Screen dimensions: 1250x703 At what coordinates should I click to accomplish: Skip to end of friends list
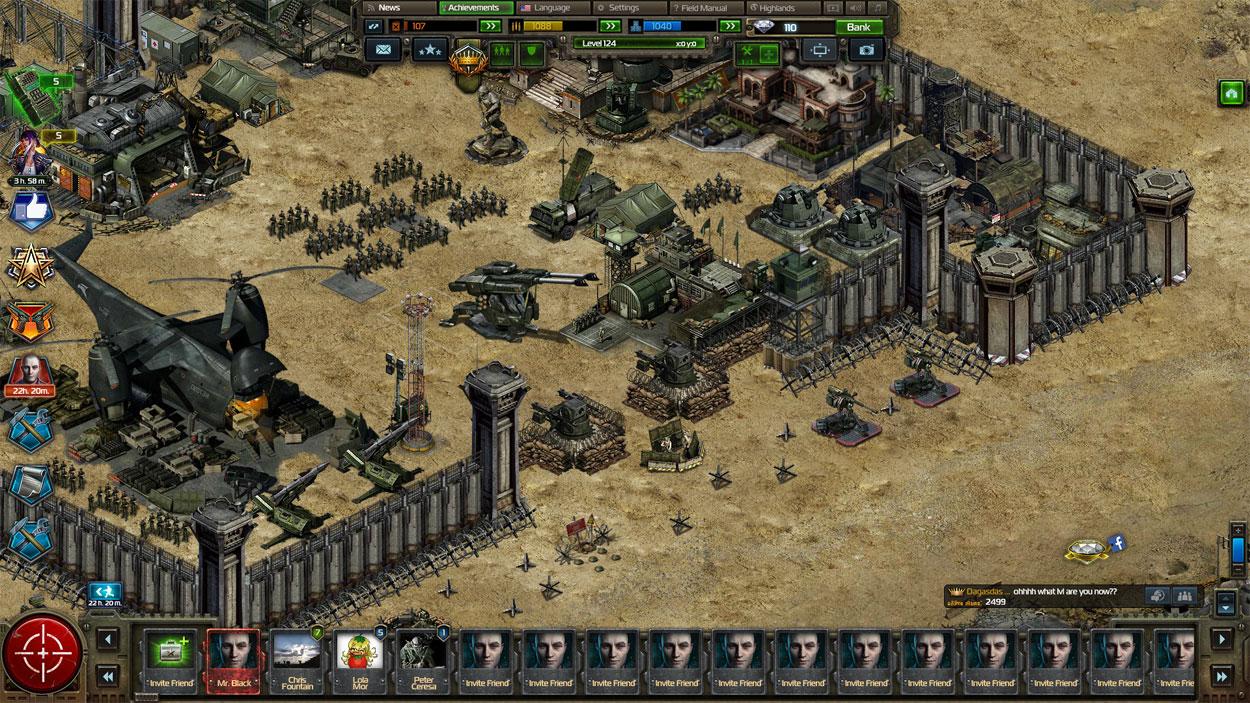(1221, 677)
